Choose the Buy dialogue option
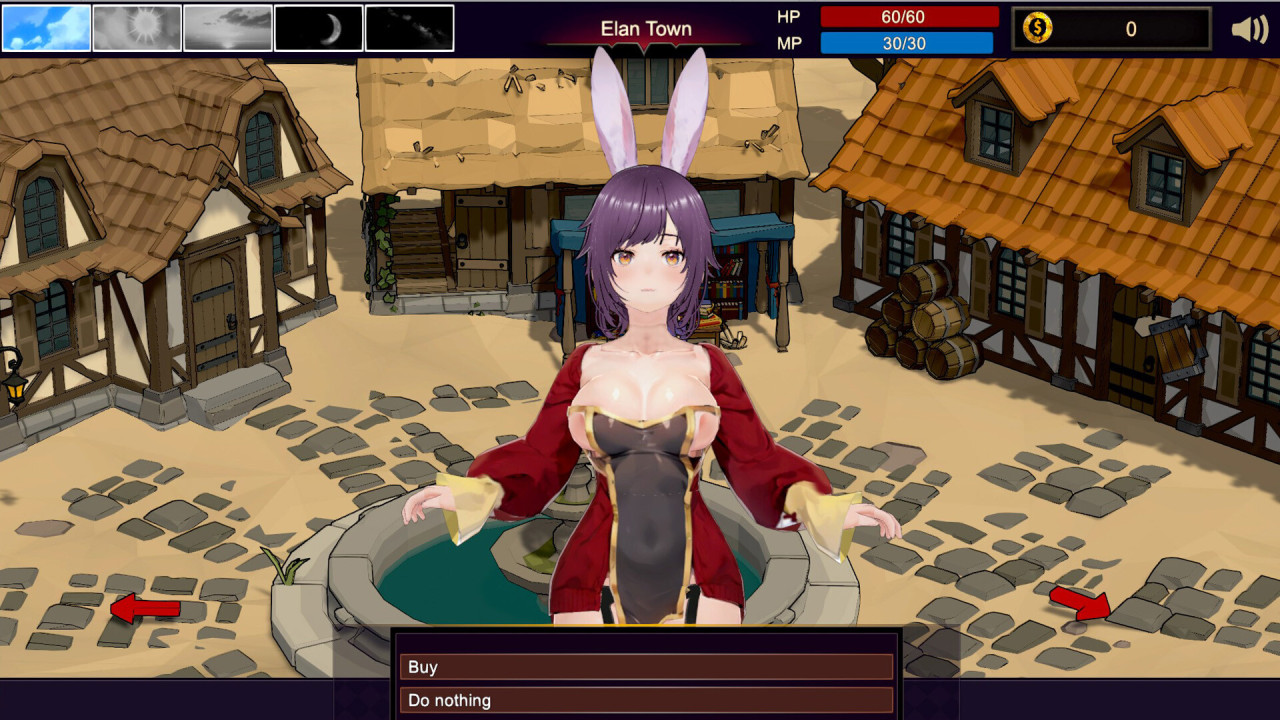1280x720 pixels. (x=646, y=667)
